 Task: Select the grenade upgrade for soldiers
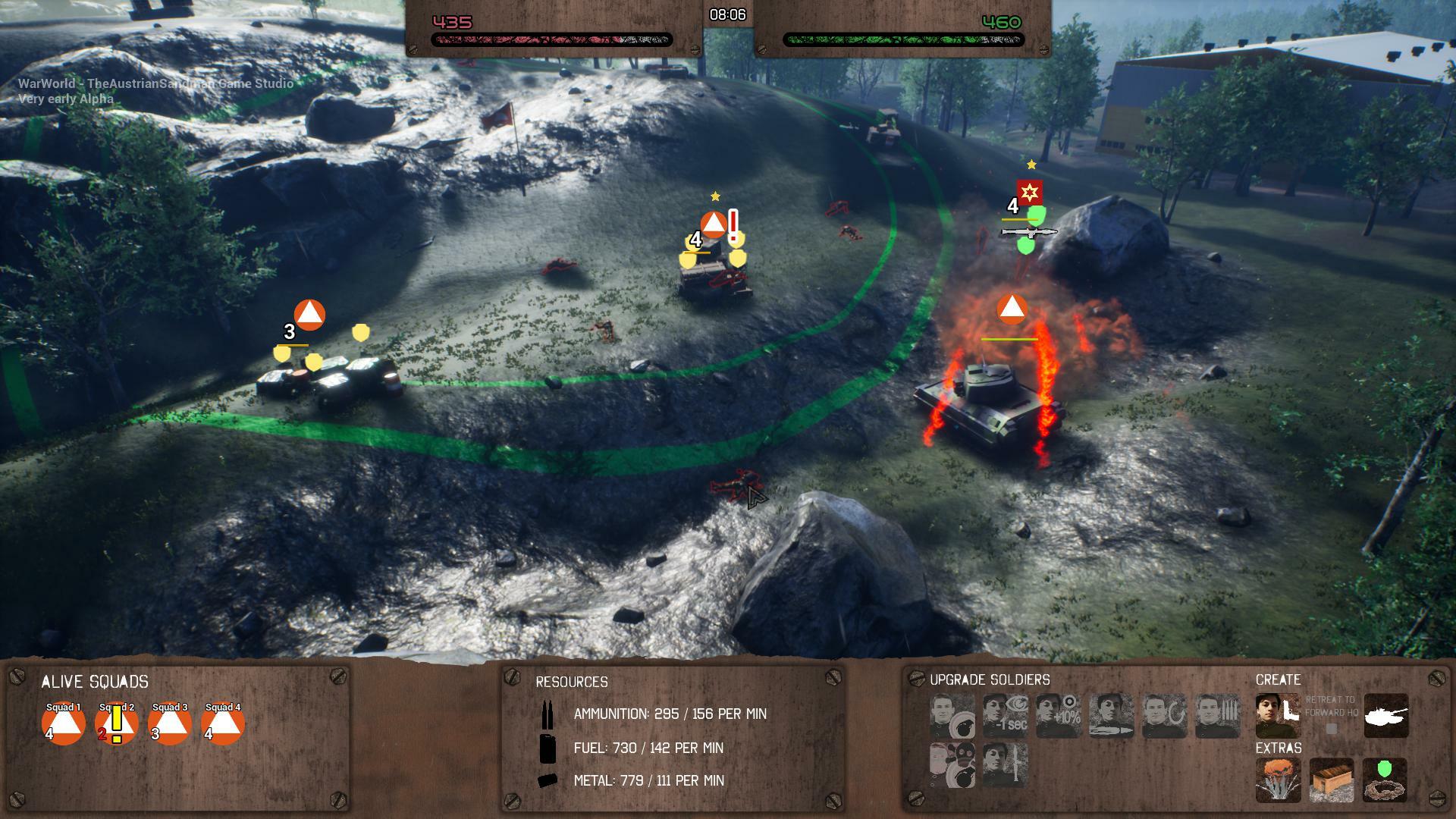coord(953,717)
